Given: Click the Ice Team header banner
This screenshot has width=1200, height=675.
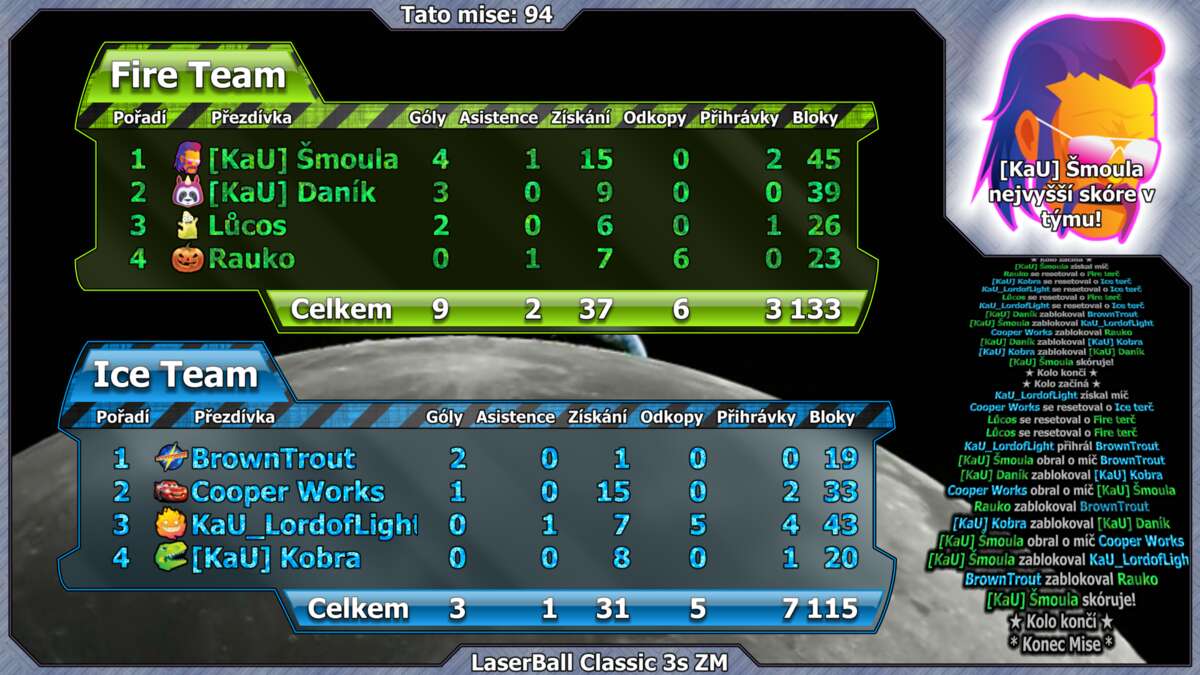Looking at the screenshot, I should coord(176,375).
